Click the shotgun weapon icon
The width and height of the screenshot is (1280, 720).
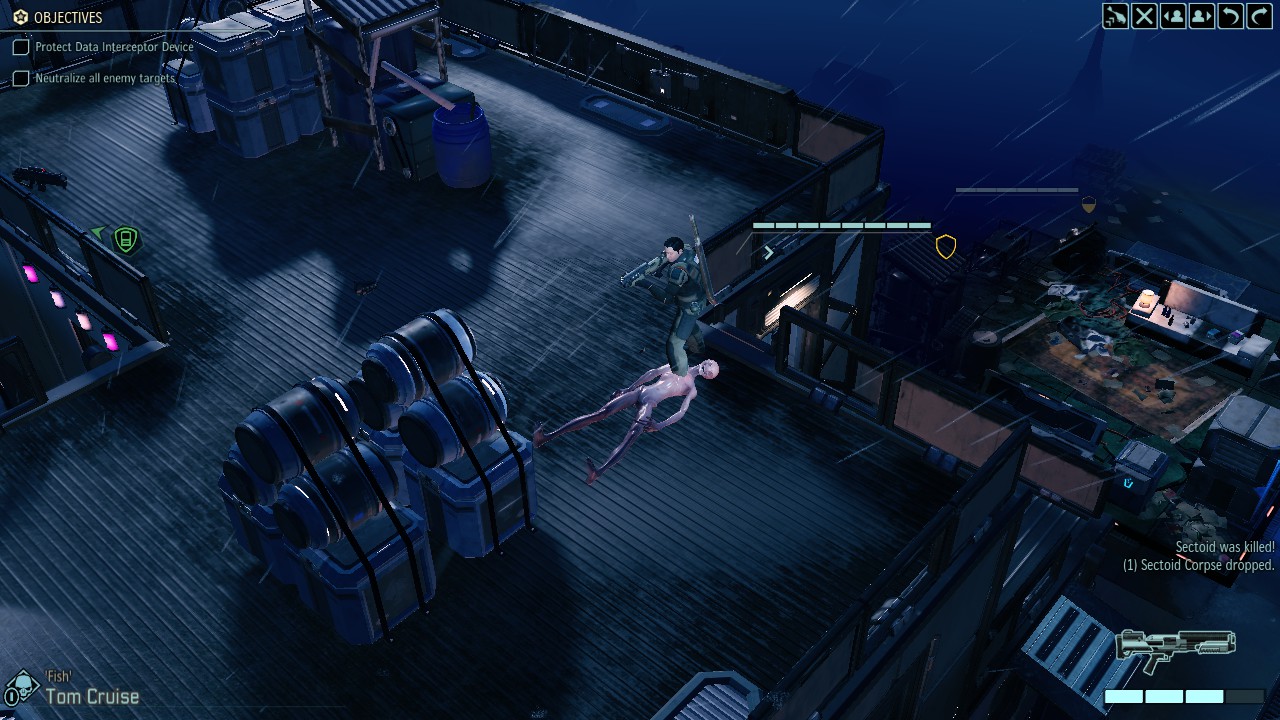[x=1176, y=650]
